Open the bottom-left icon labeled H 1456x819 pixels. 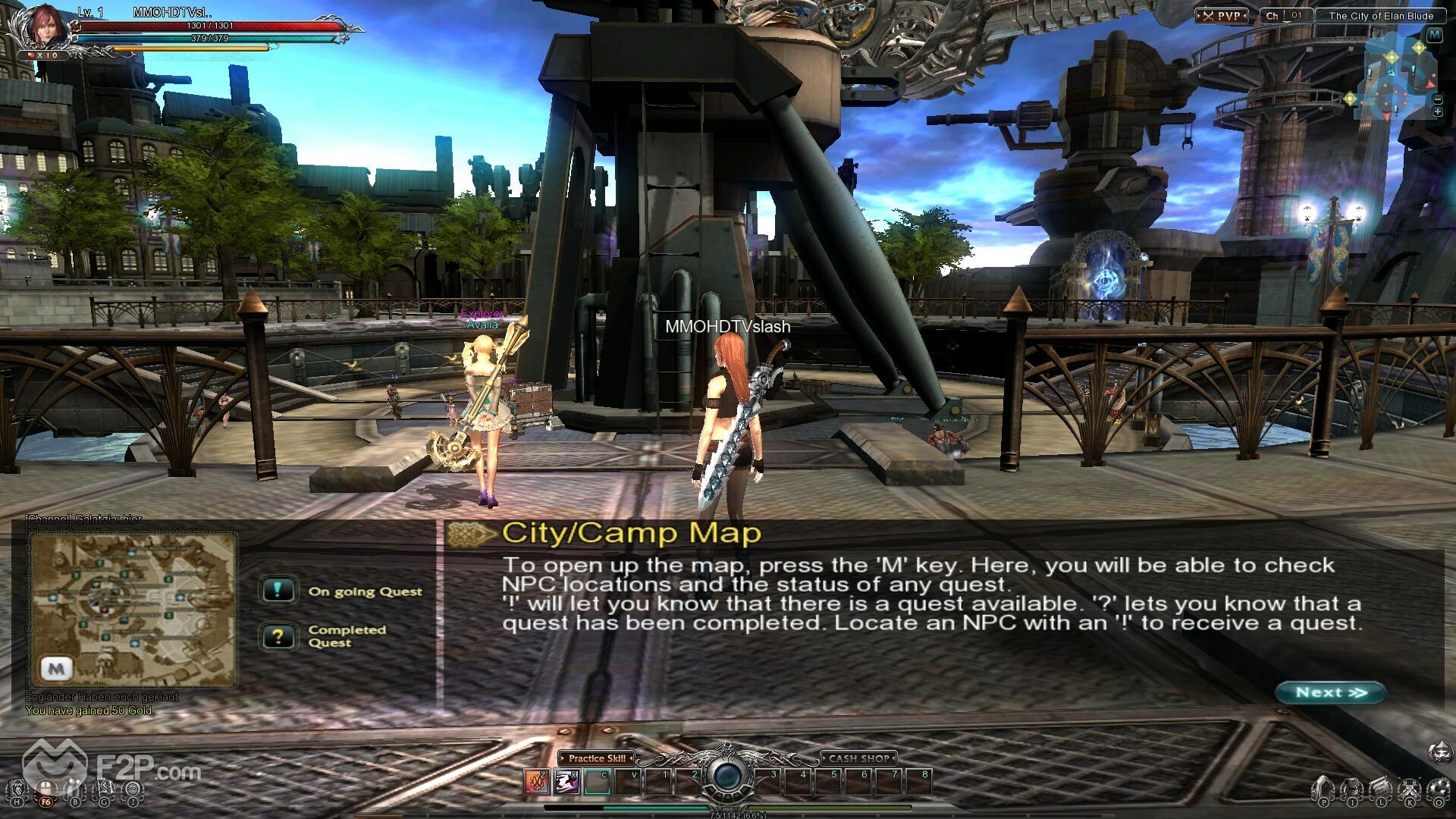18,790
